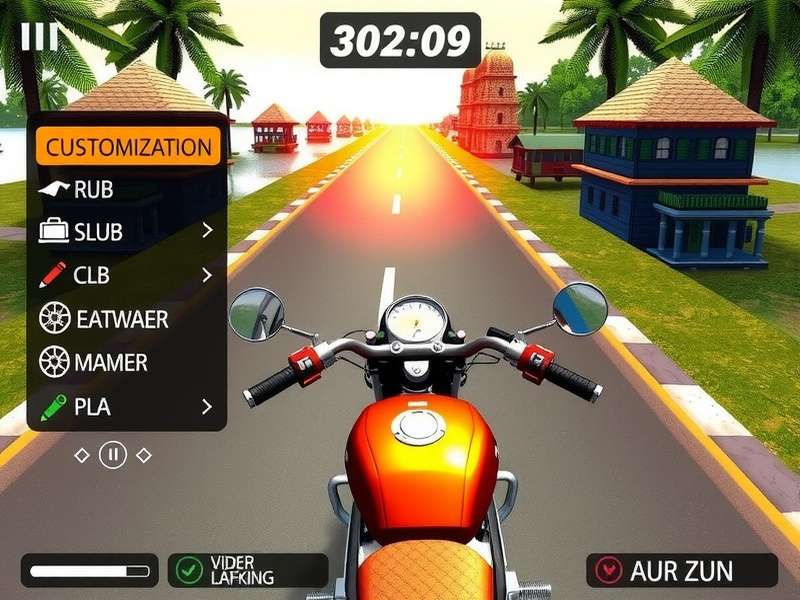Toggle the VIDER LAFKING checkmark button
The image size is (800, 600).
tap(247, 571)
